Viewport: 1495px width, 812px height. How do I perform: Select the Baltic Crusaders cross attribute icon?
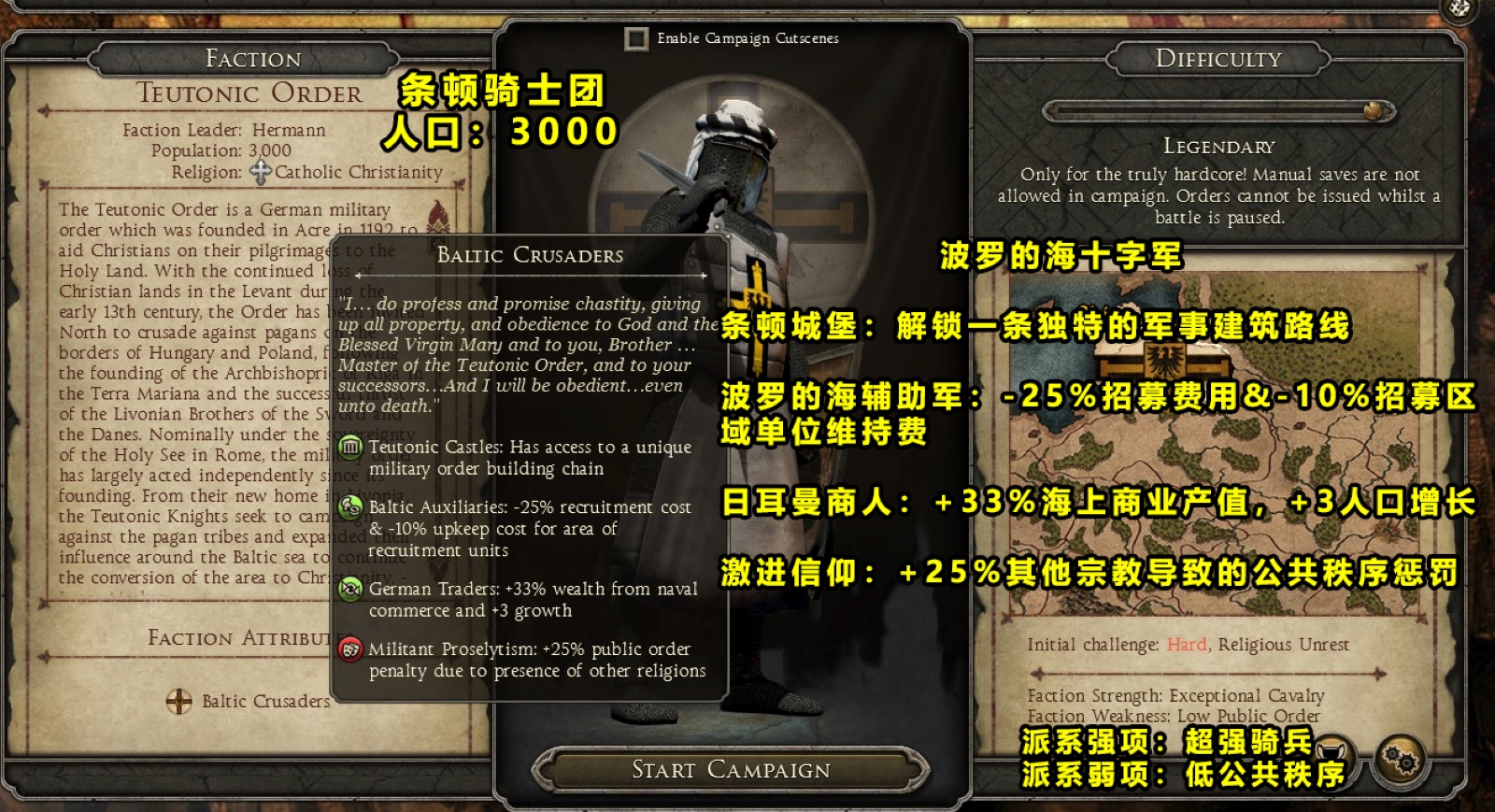click(x=177, y=702)
